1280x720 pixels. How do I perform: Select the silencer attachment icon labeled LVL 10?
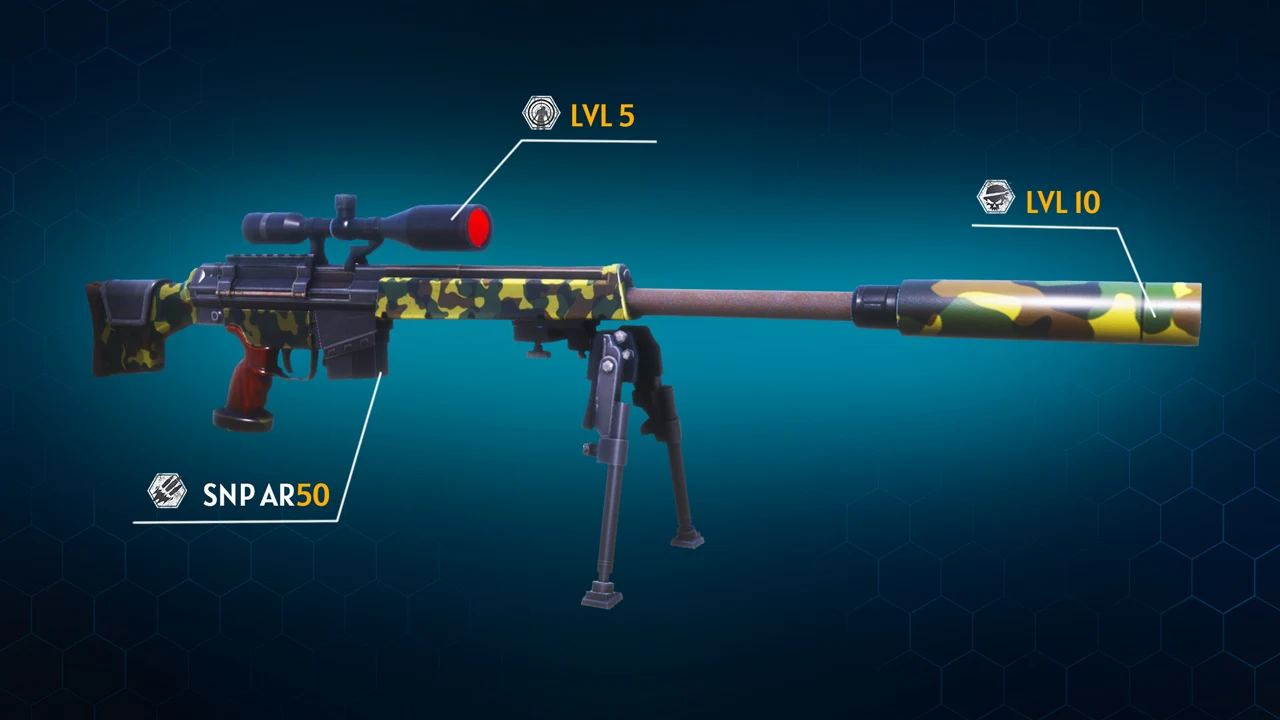[995, 198]
